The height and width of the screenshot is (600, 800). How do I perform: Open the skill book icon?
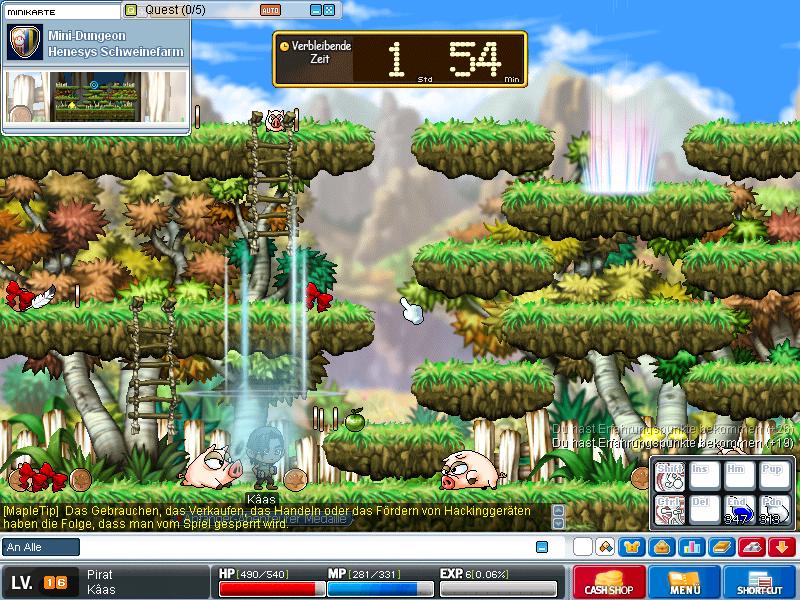721,547
